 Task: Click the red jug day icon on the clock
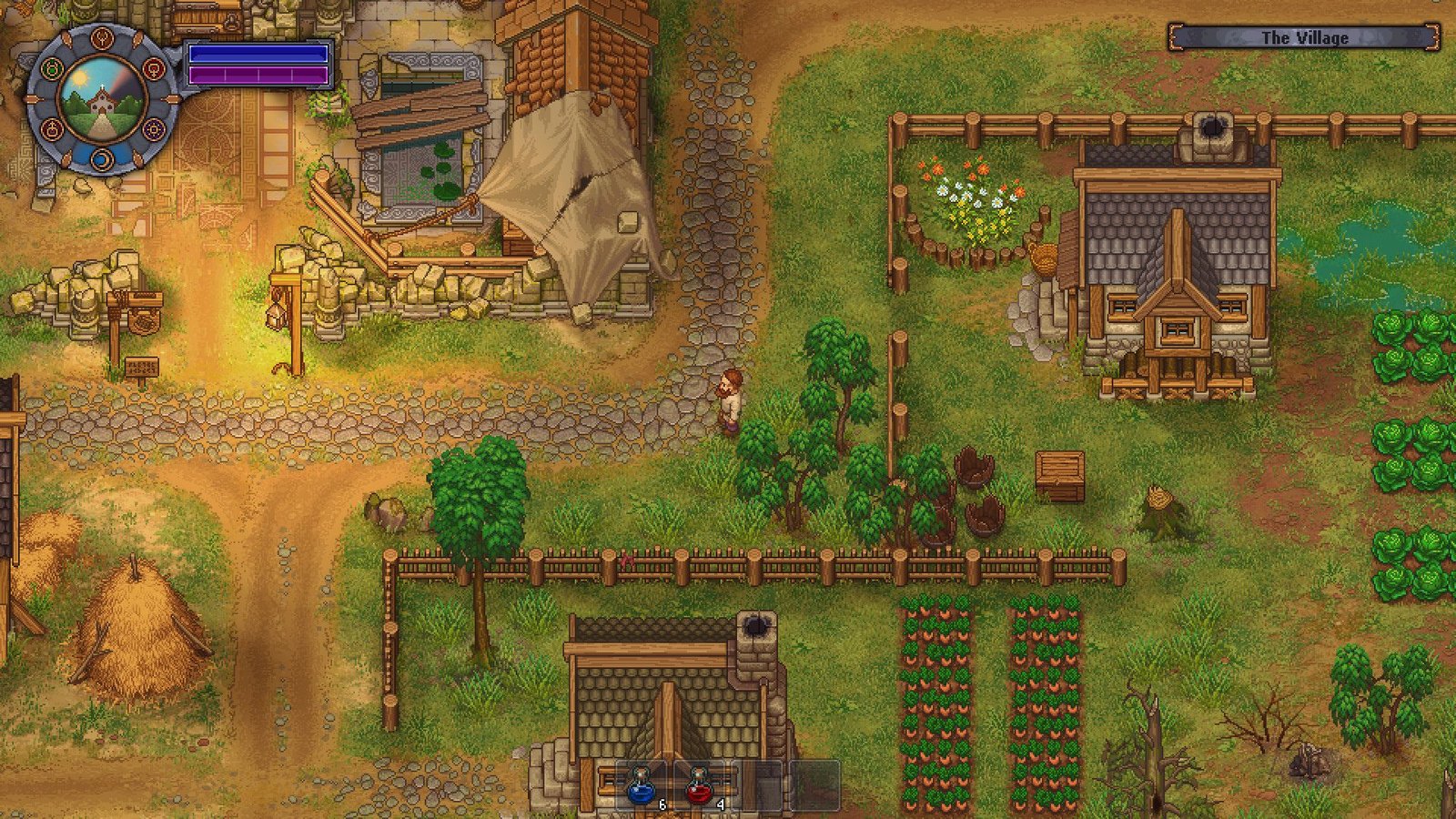tap(52, 128)
